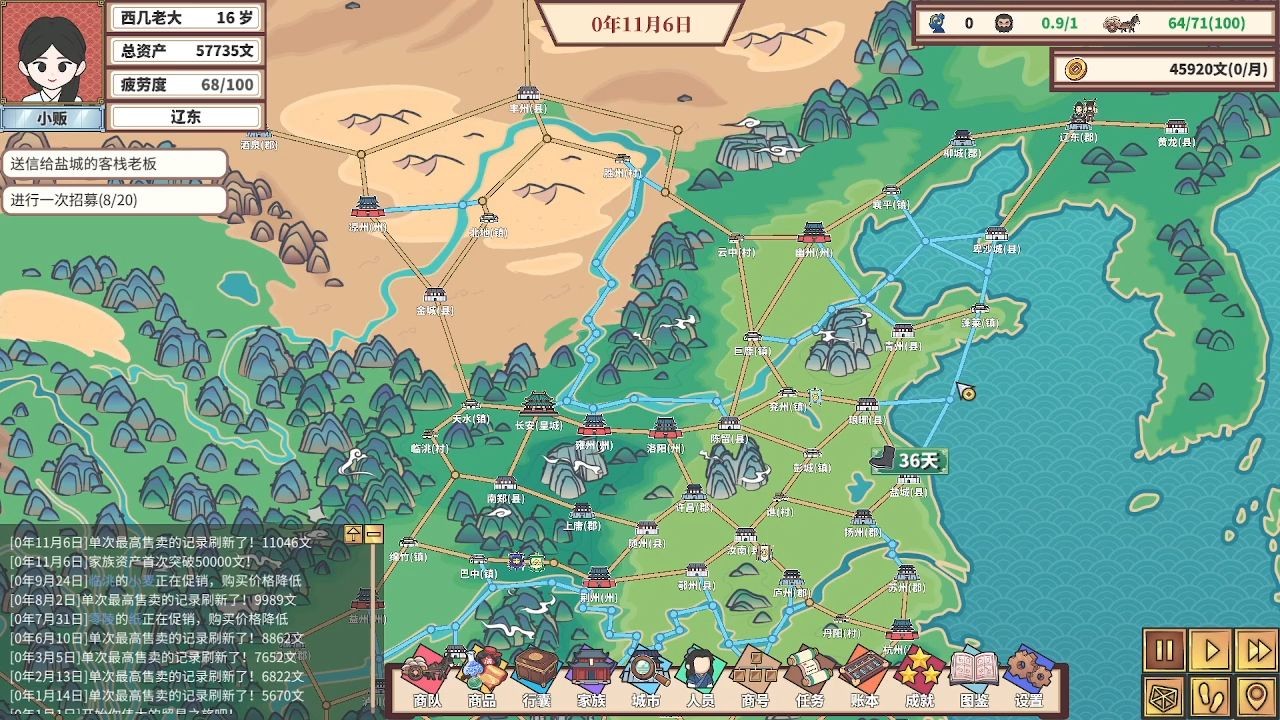
Task: Pause the game time
Action: pyautogui.click(x=1164, y=651)
